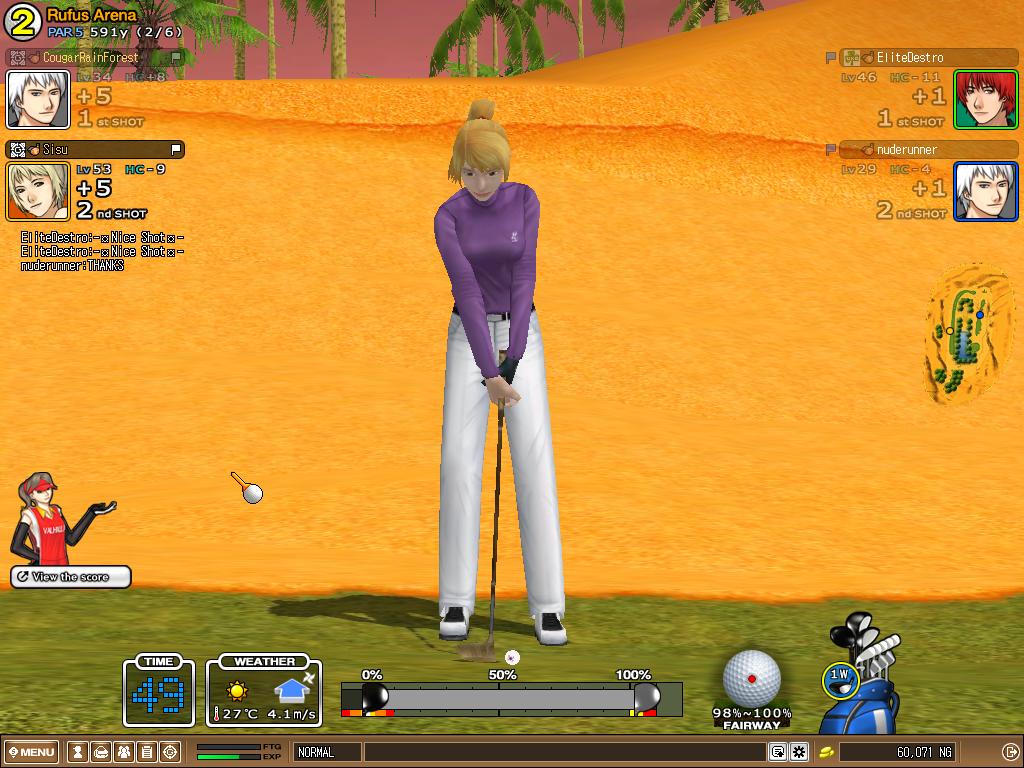
Task: Open the MENU button
Action: click(33, 752)
